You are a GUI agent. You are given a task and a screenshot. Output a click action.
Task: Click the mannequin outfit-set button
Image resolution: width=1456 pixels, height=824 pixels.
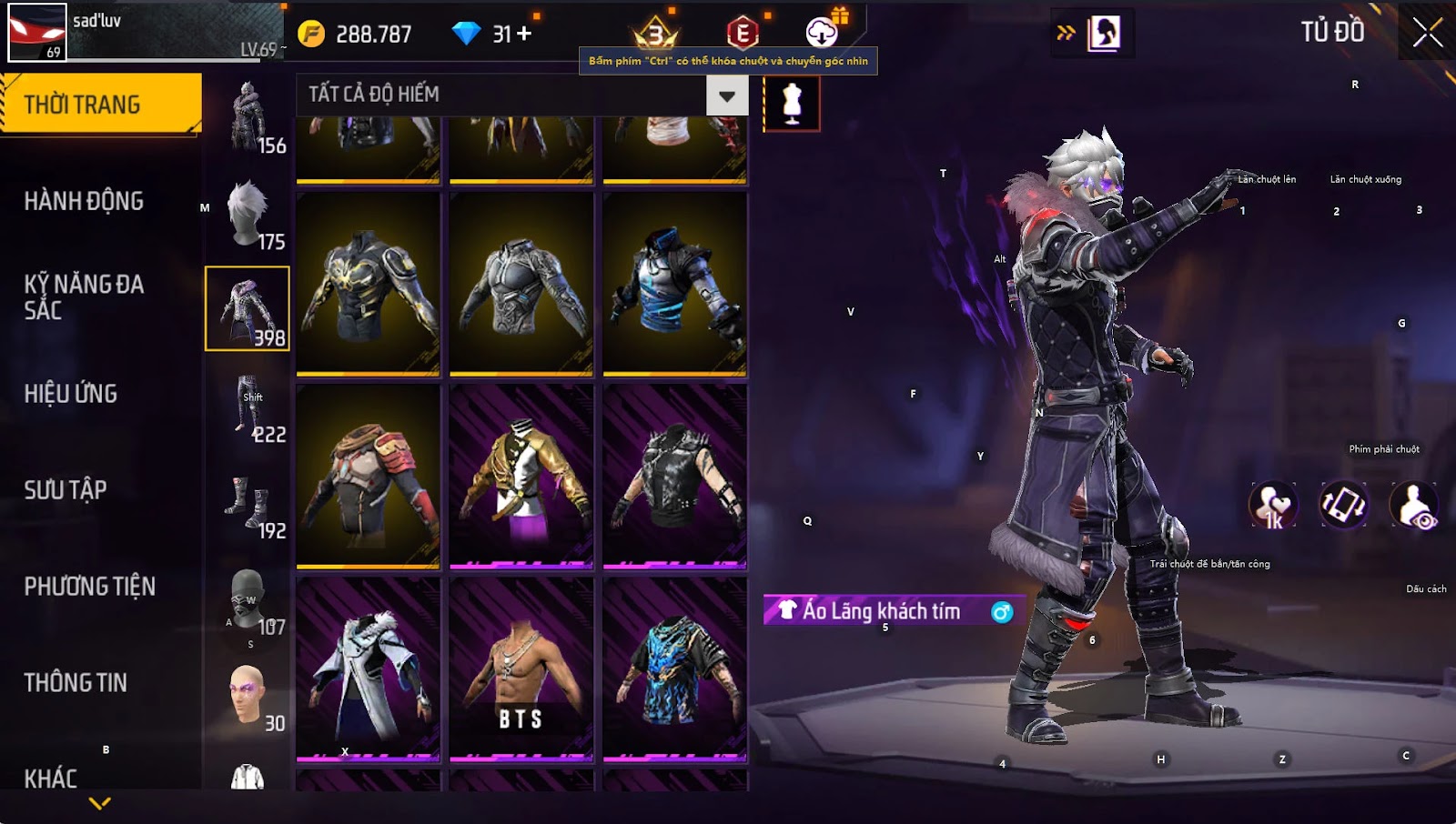792,103
